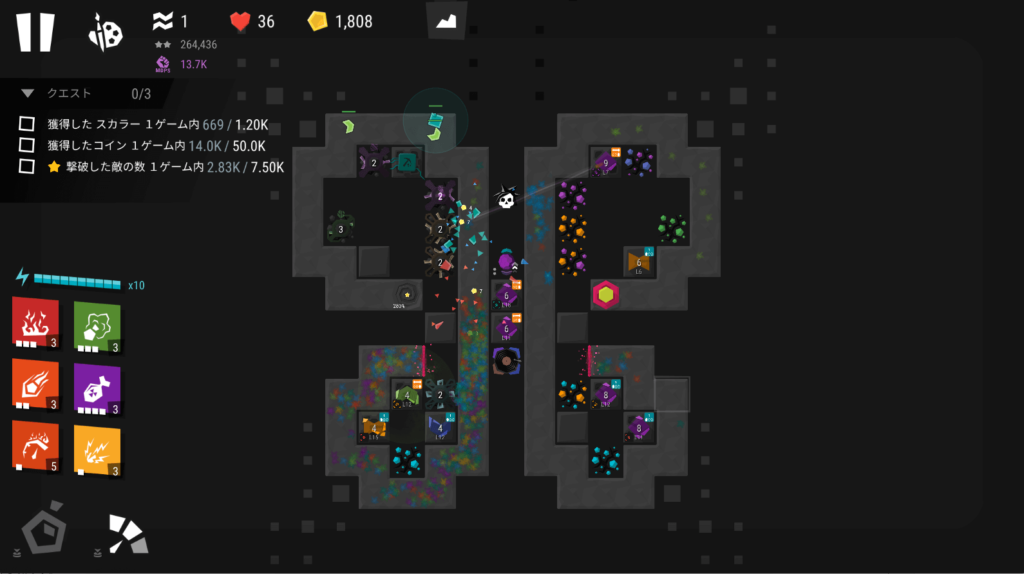Click the gray pentagon icon
The height and width of the screenshot is (574, 1024).
pos(43,530)
